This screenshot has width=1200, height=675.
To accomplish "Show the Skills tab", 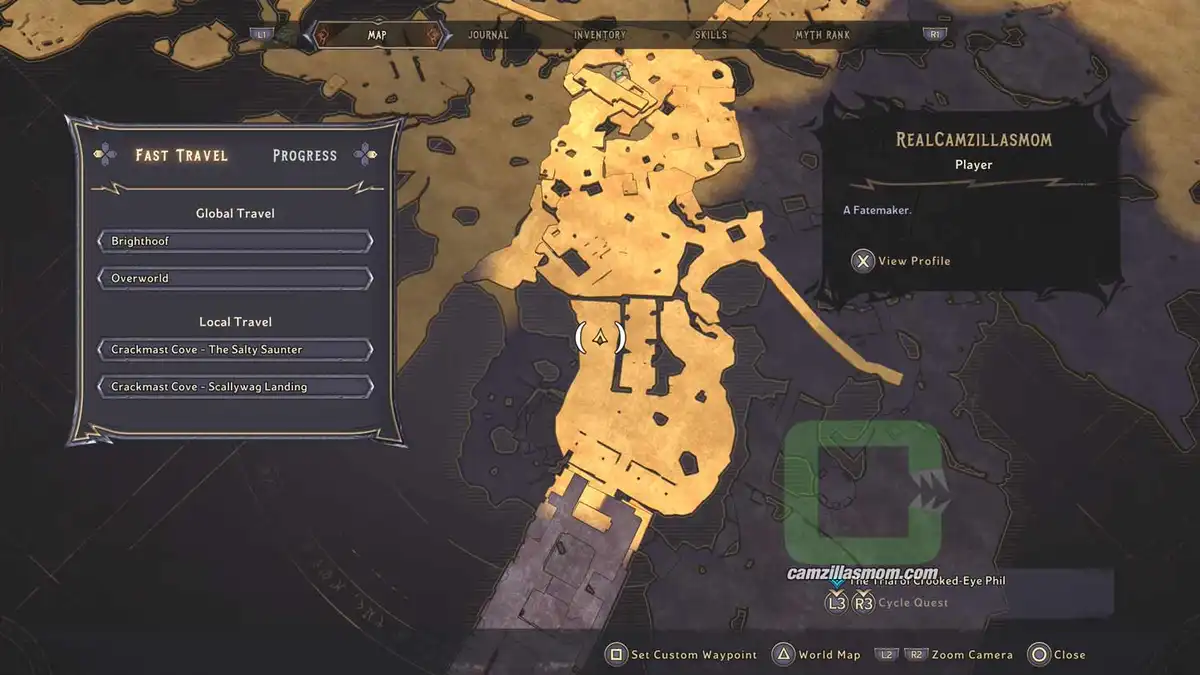I will tap(711, 35).
